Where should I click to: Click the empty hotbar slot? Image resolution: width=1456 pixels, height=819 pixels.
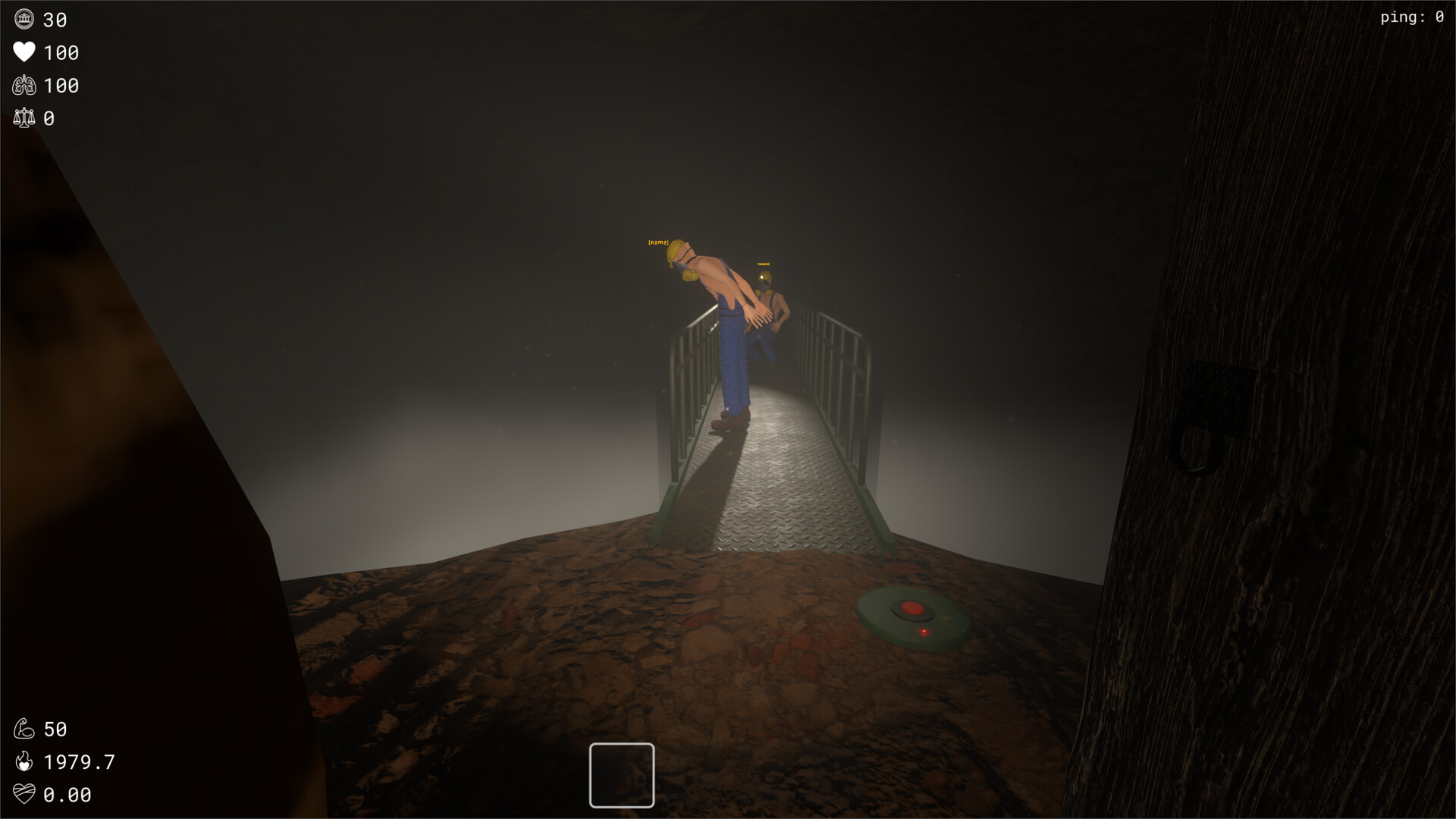click(x=621, y=777)
